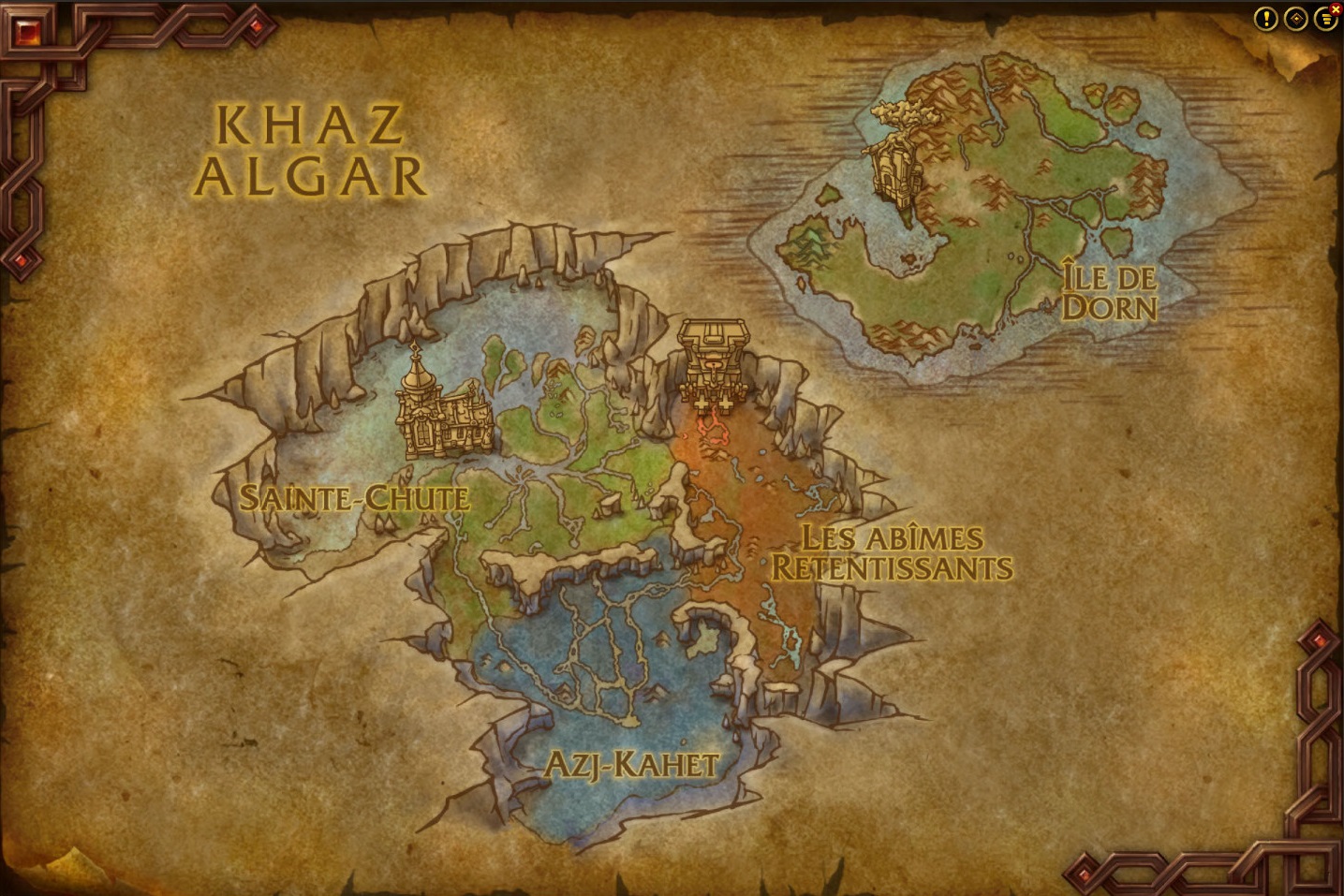
Task: Select the Île de Dorn zone label
Action: pos(1109,292)
